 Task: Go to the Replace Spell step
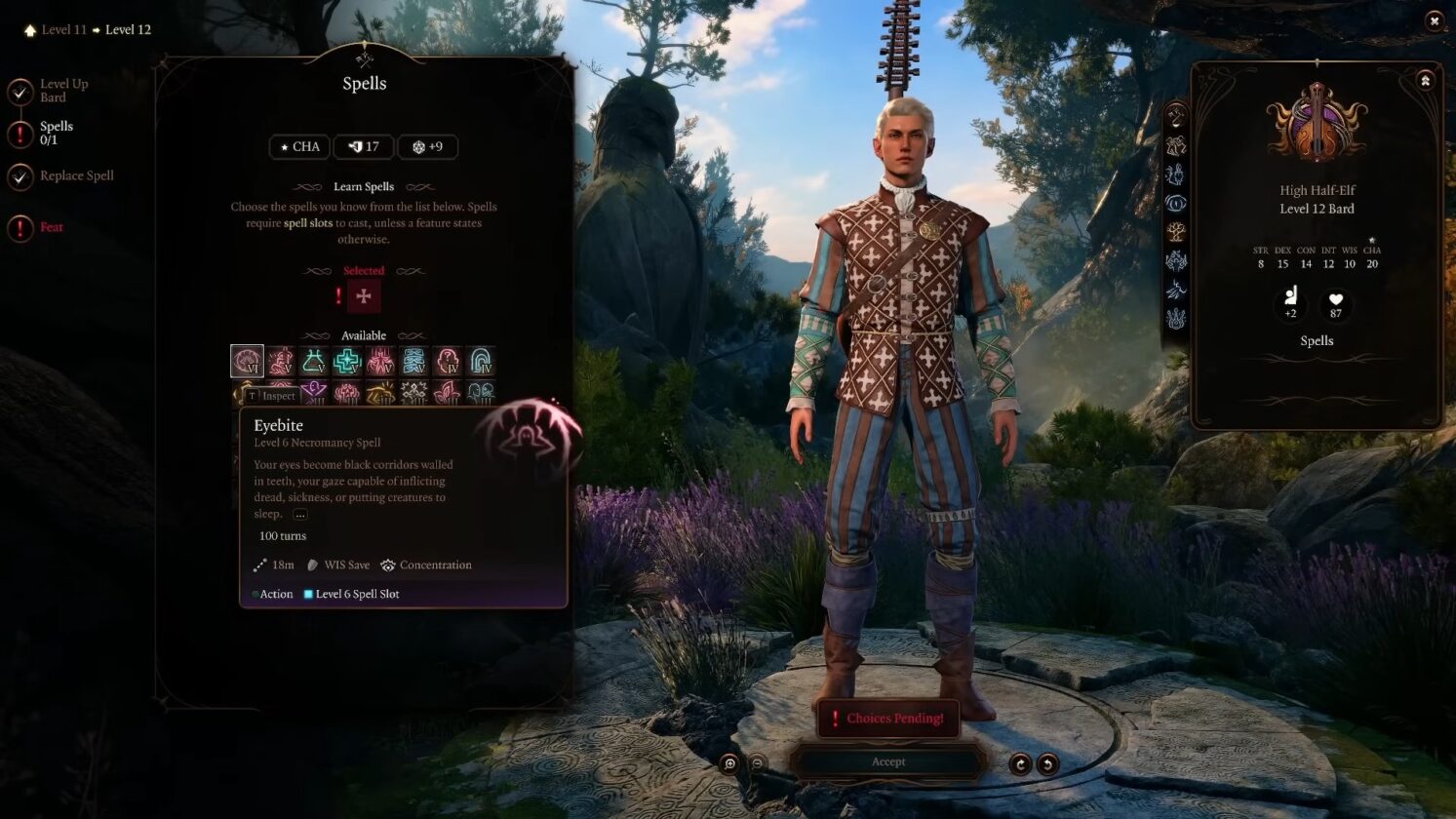[76, 175]
